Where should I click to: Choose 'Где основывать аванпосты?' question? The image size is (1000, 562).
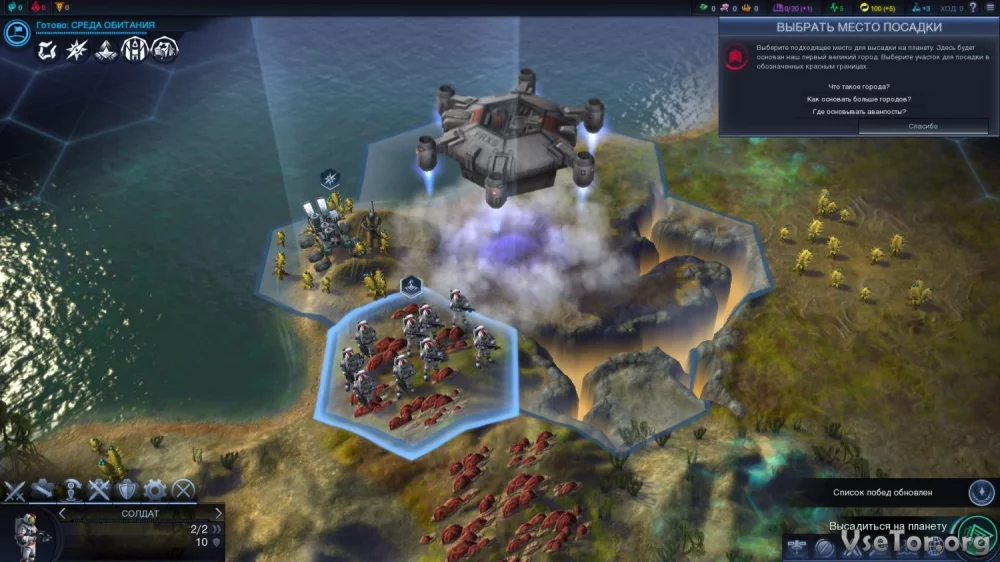(859, 112)
